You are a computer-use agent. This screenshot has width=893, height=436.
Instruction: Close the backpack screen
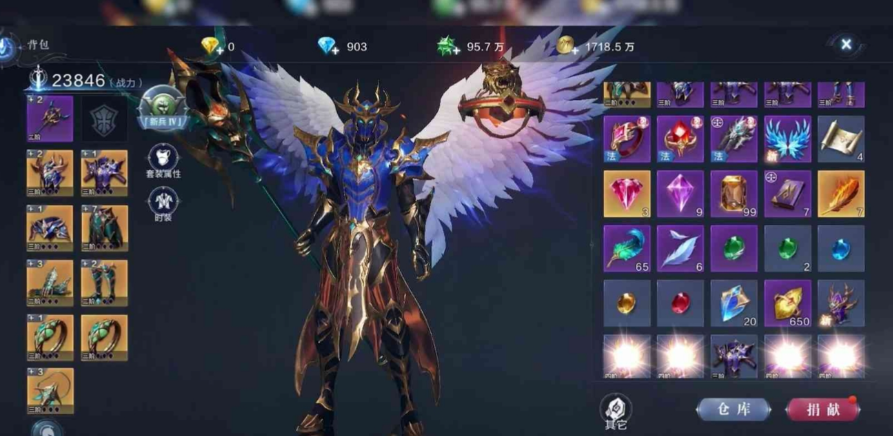click(846, 44)
